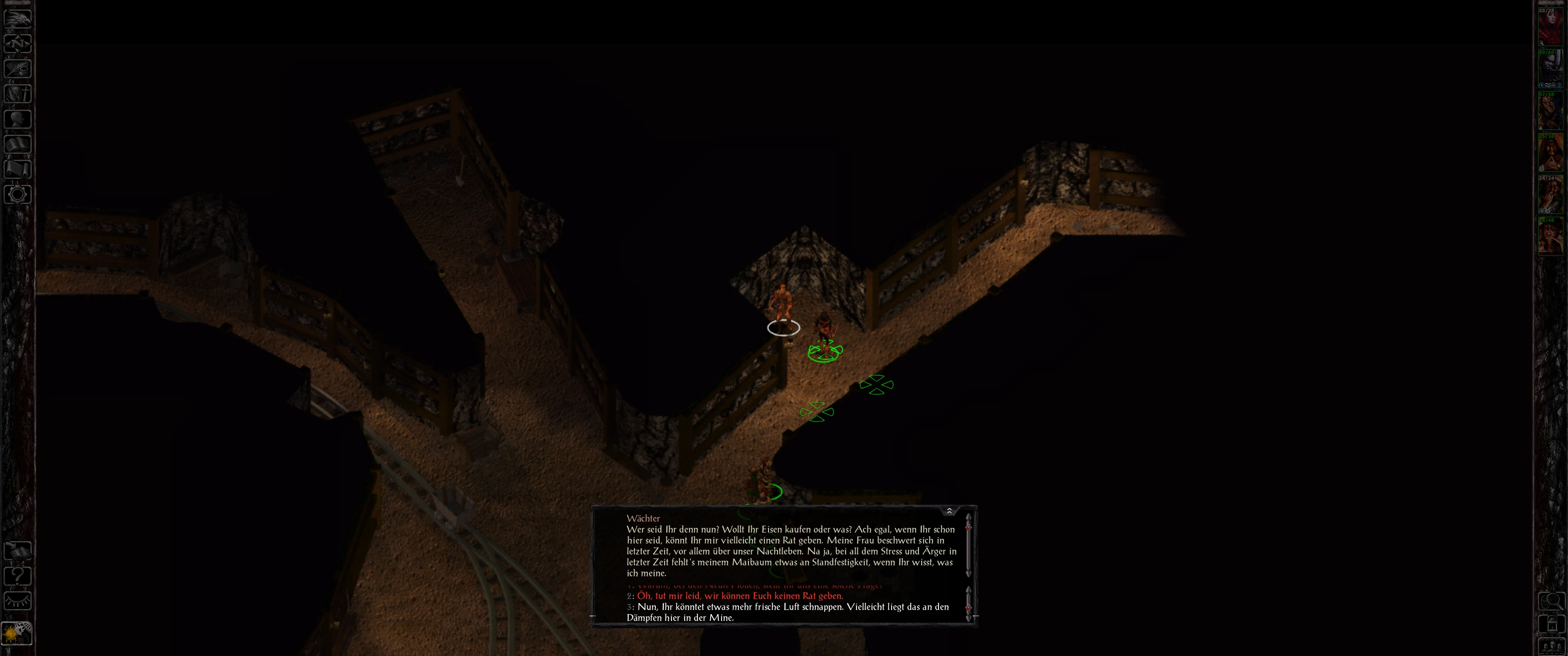Open the priest scroll icon
1568x656 pixels.
point(18,169)
